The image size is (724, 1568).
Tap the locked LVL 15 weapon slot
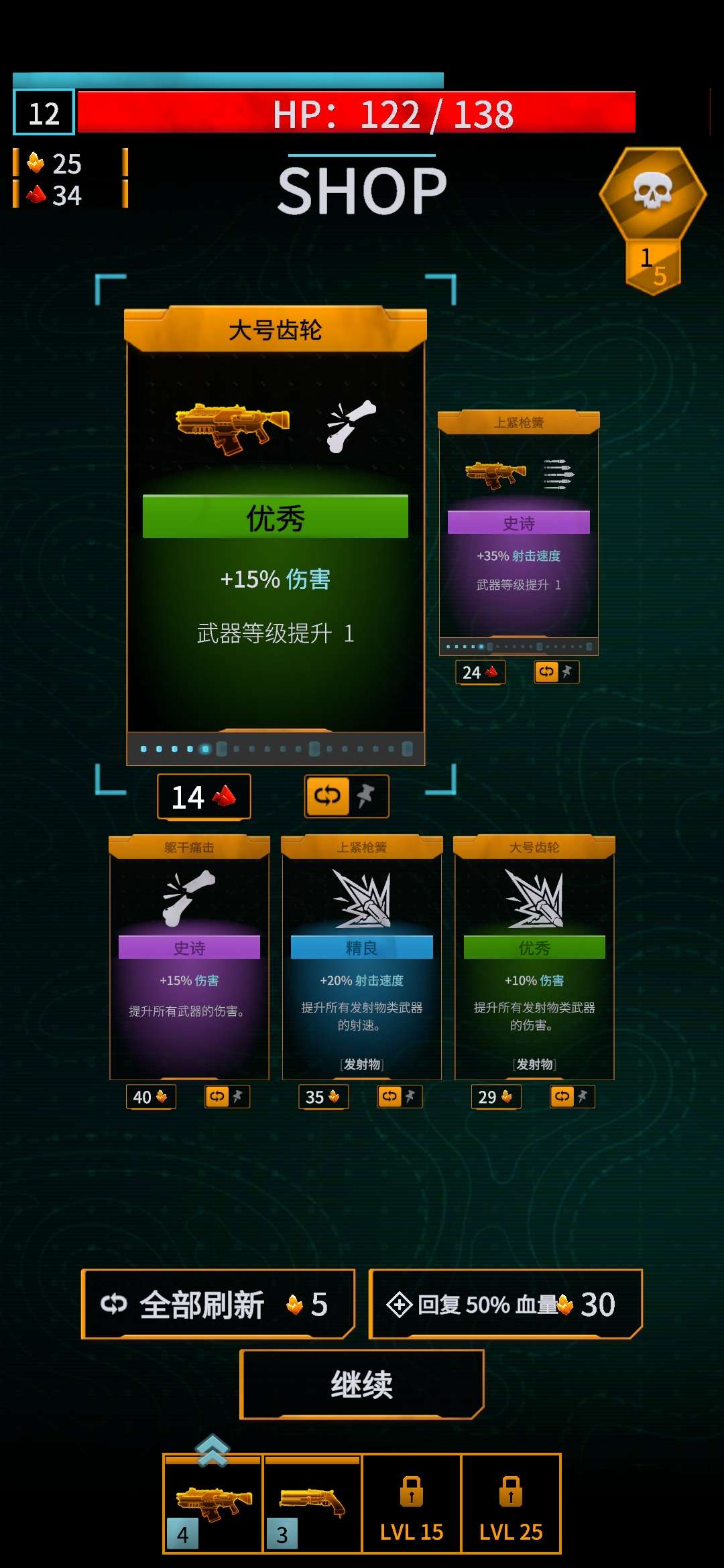tap(412, 1504)
